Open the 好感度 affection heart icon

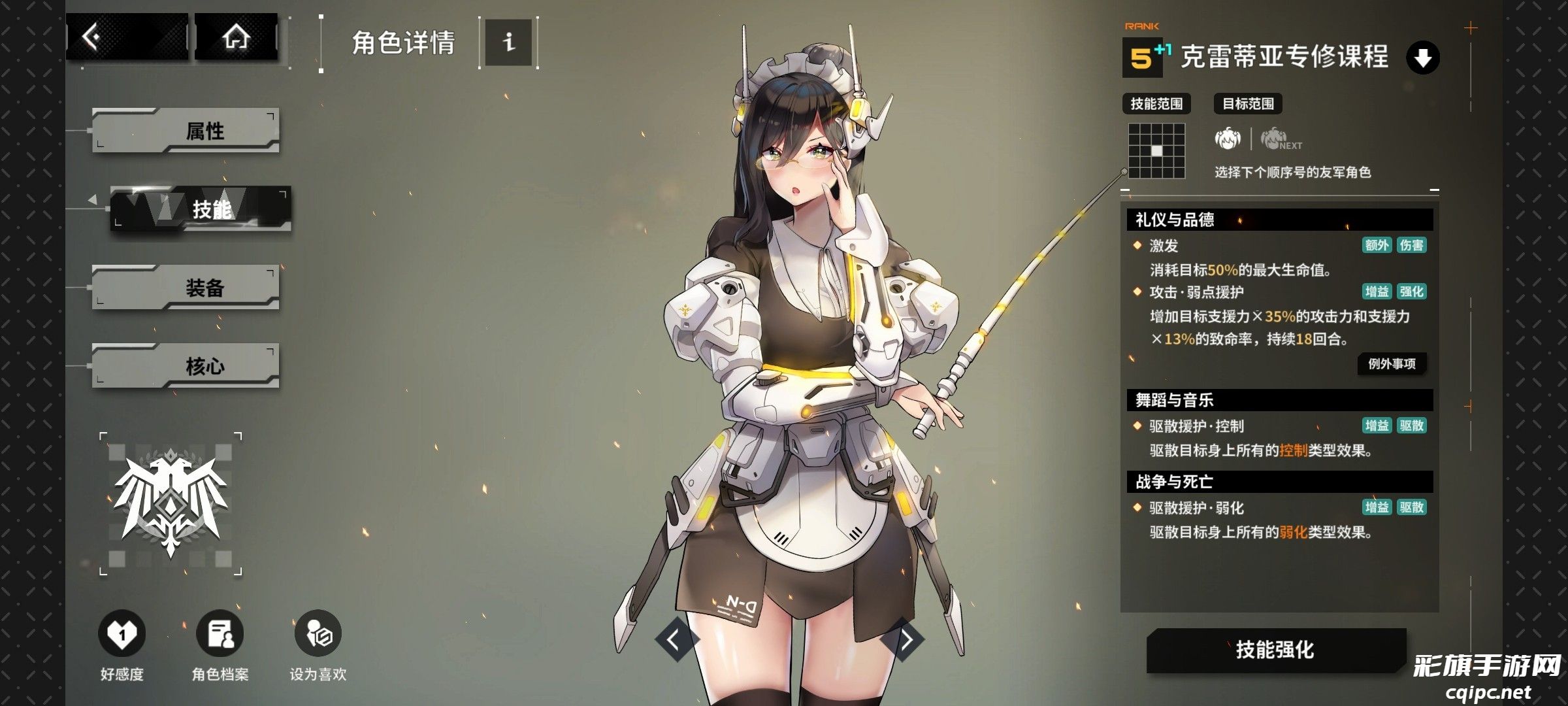tap(122, 634)
